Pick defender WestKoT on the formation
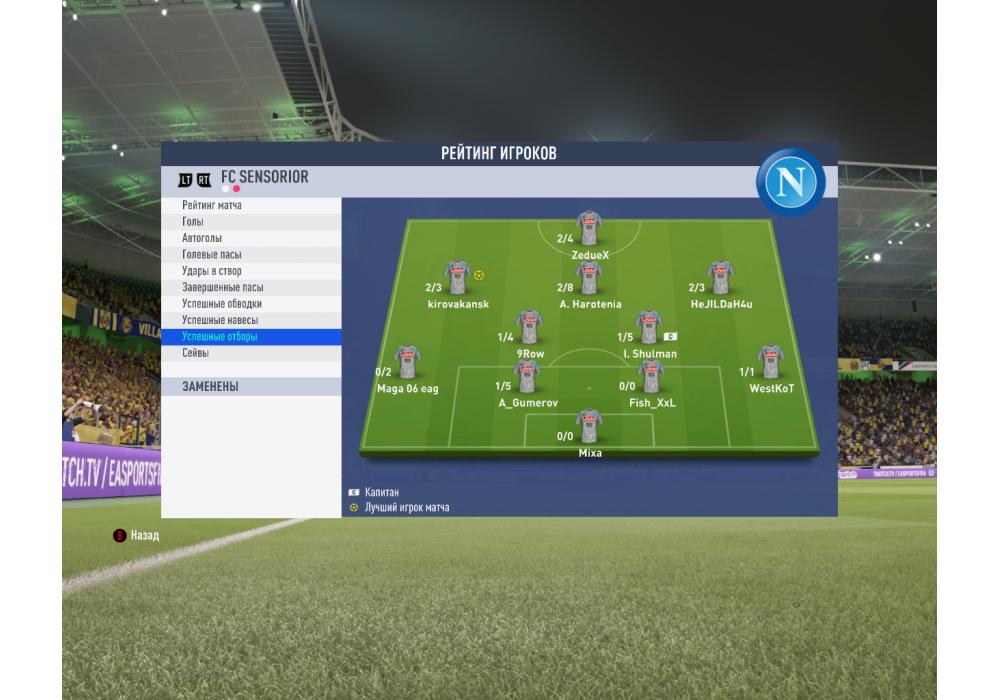Viewport: 1000px width, 700px height. coord(770,362)
